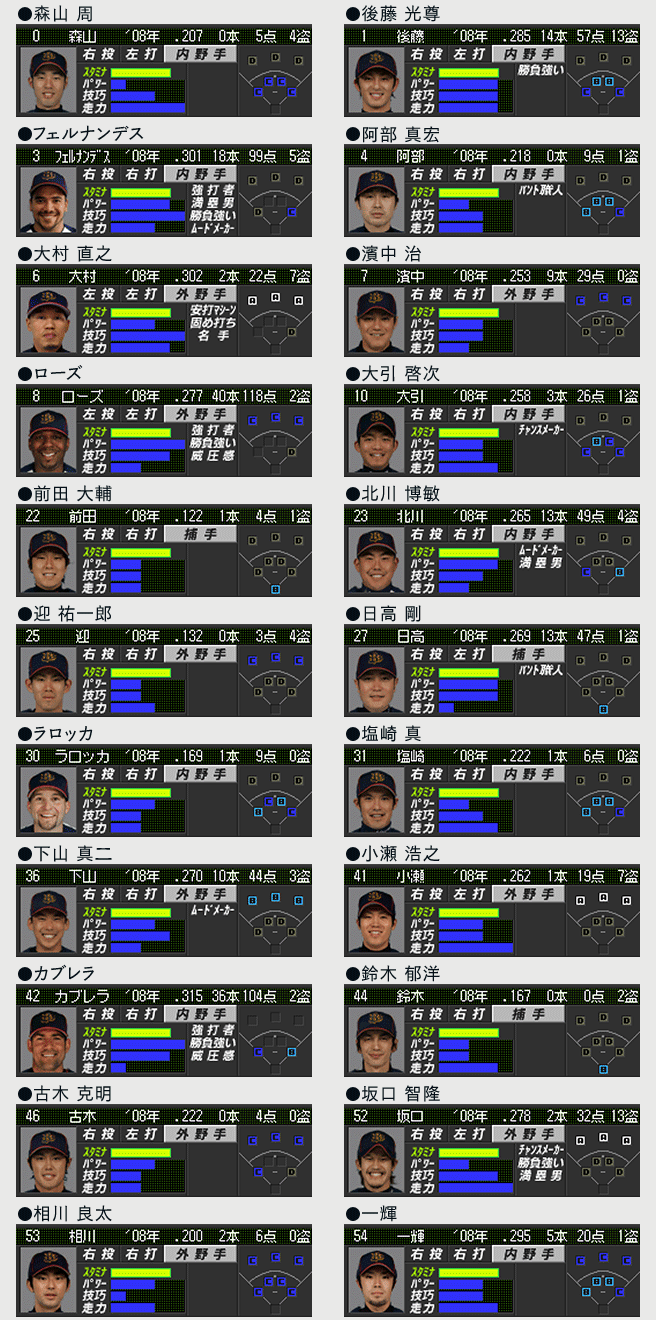Choose 後藤's number 1 player card

pos(492,71)
